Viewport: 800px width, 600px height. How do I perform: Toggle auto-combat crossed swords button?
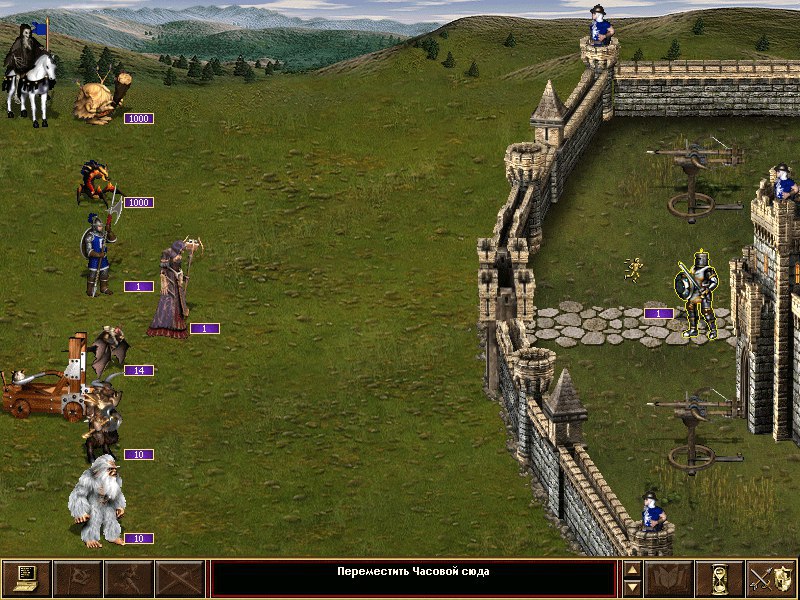(x=179, y=579)
